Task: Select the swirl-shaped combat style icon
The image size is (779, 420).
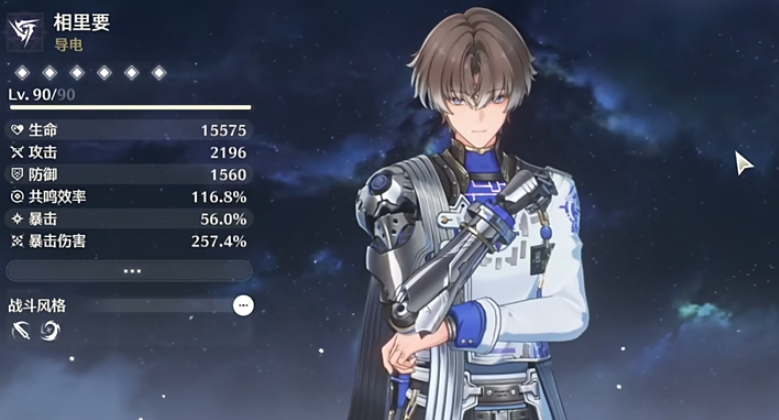Action: (49, 331)
